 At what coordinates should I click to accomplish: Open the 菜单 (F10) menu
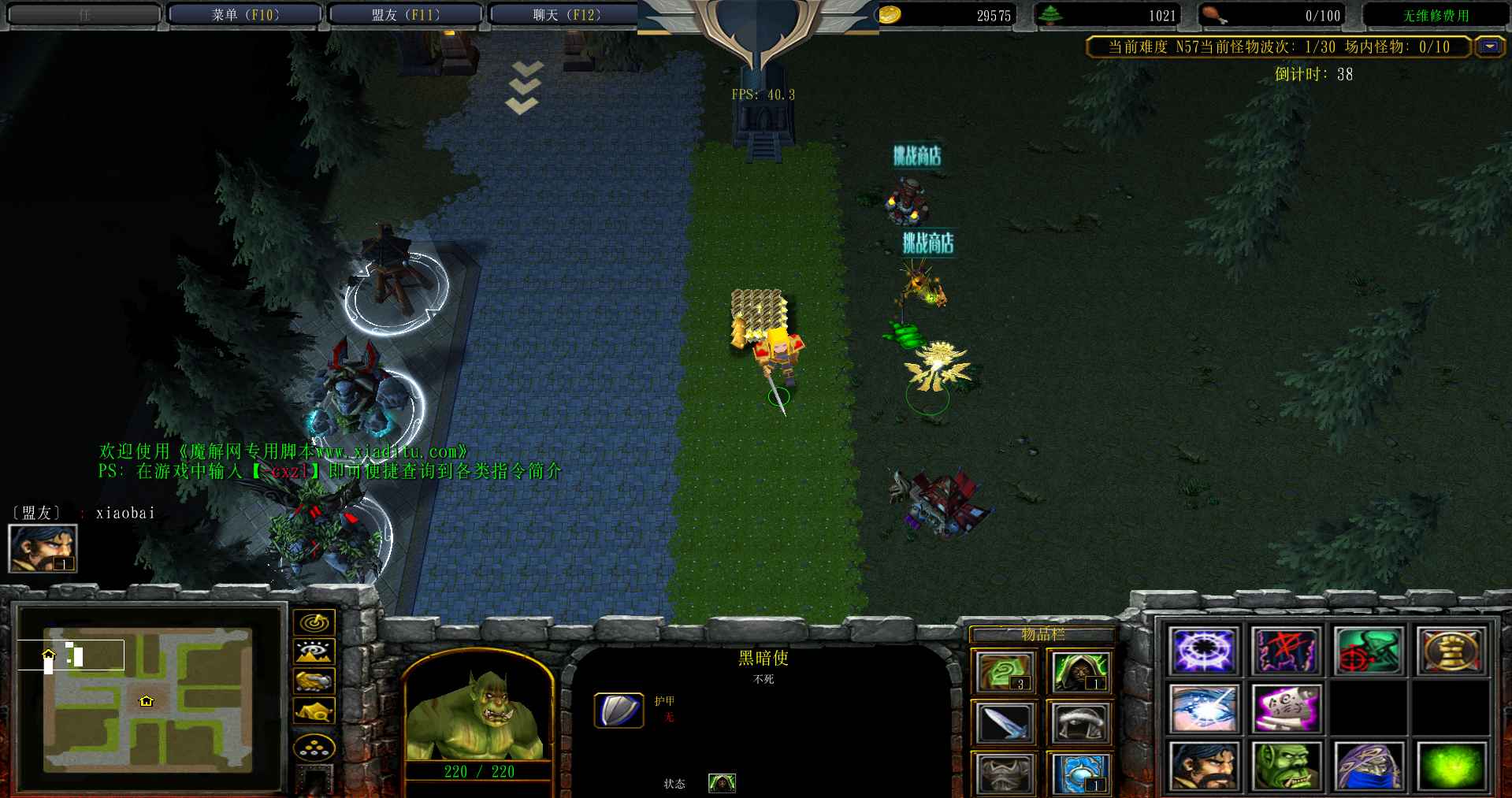245,15
